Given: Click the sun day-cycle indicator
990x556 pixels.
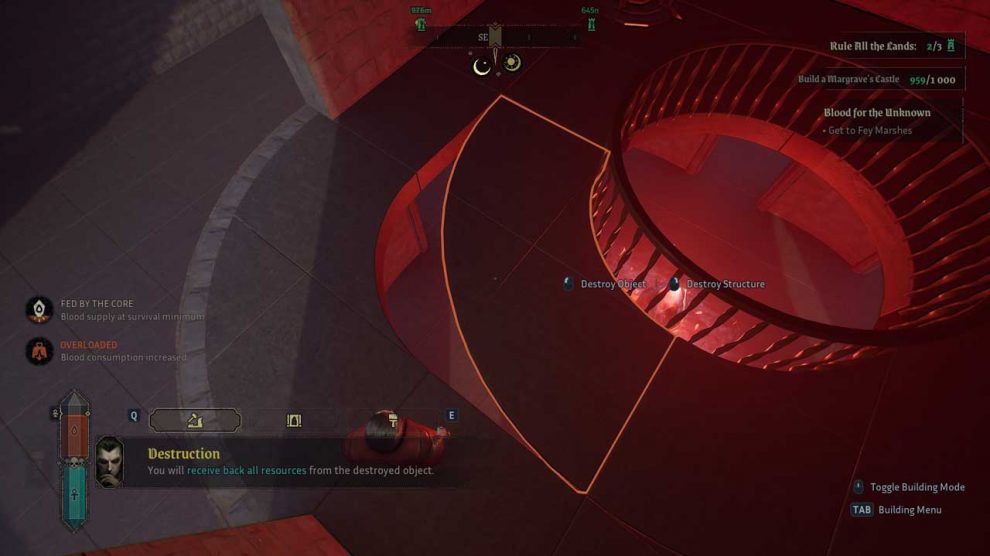Looking at the screenshot, I should tap(512, 63).
